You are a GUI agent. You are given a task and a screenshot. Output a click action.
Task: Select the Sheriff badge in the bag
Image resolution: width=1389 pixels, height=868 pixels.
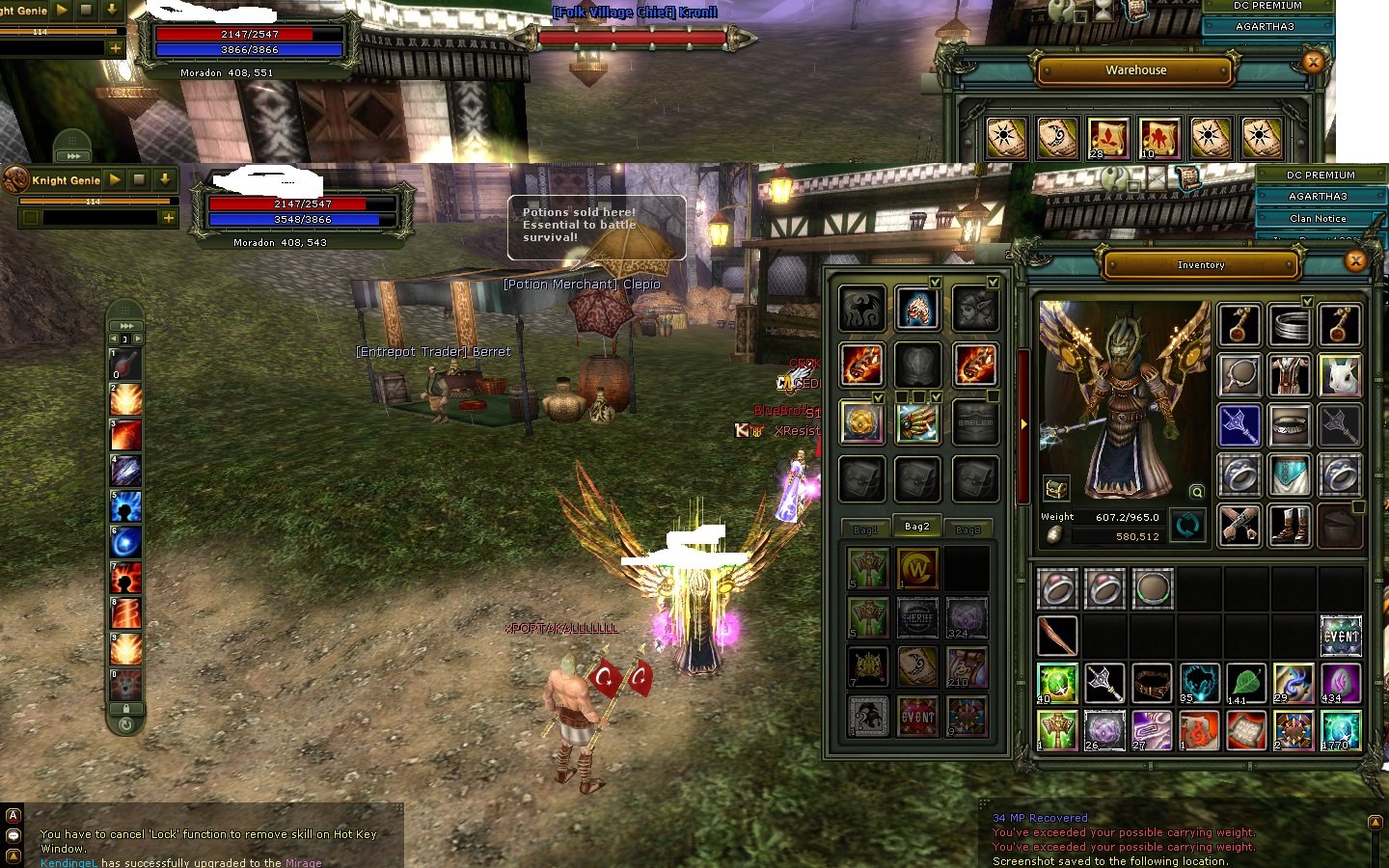tap(917, 617)
